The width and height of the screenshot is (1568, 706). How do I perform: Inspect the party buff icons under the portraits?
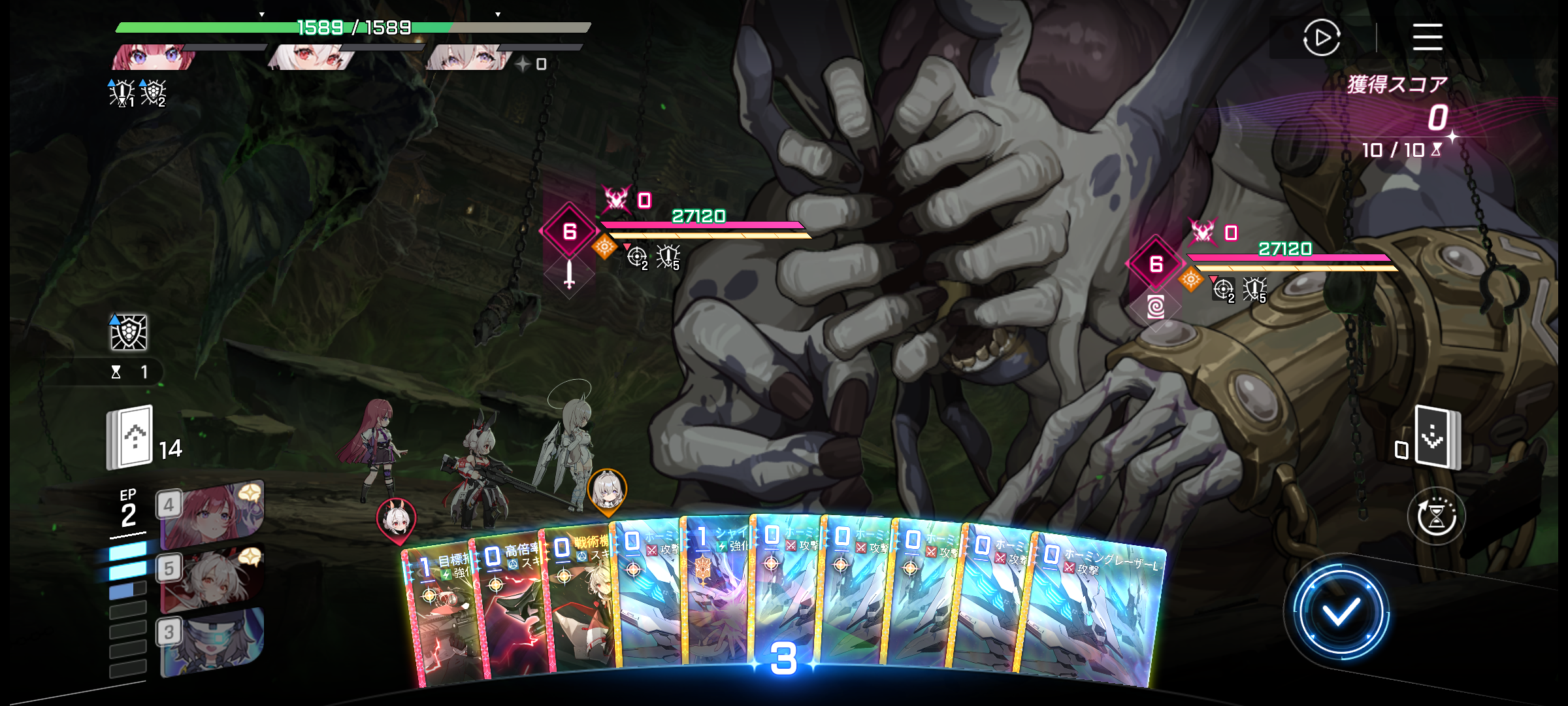(x=137, y=93)
